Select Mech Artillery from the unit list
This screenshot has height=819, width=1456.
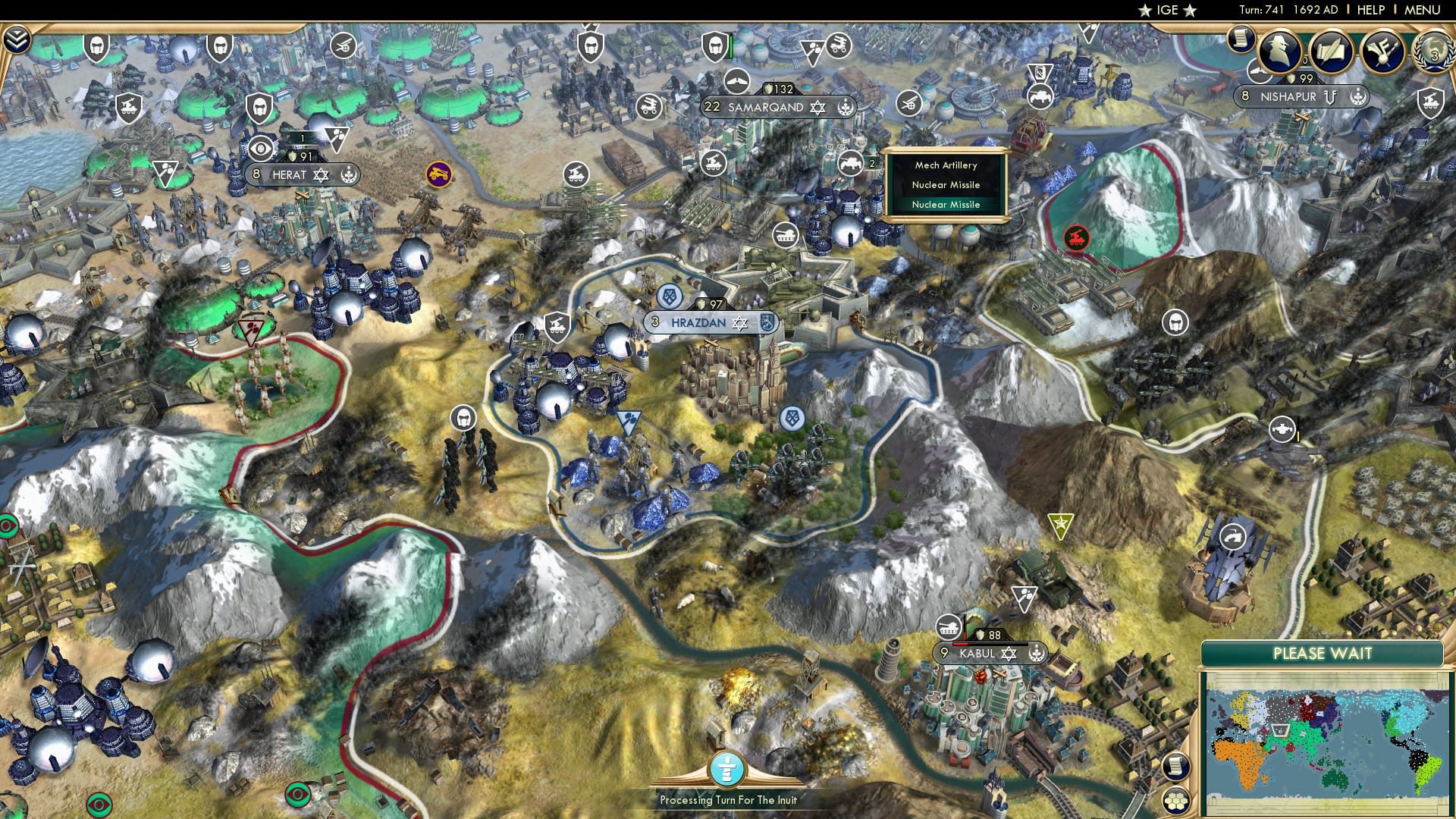click(946, 165)
